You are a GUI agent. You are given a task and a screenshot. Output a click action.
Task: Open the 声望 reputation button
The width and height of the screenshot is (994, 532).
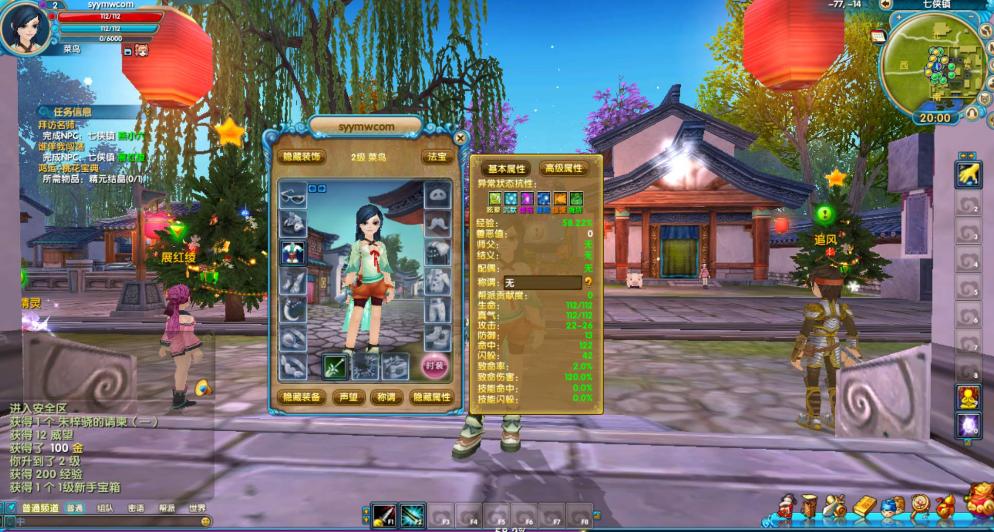tap(350, 397)
